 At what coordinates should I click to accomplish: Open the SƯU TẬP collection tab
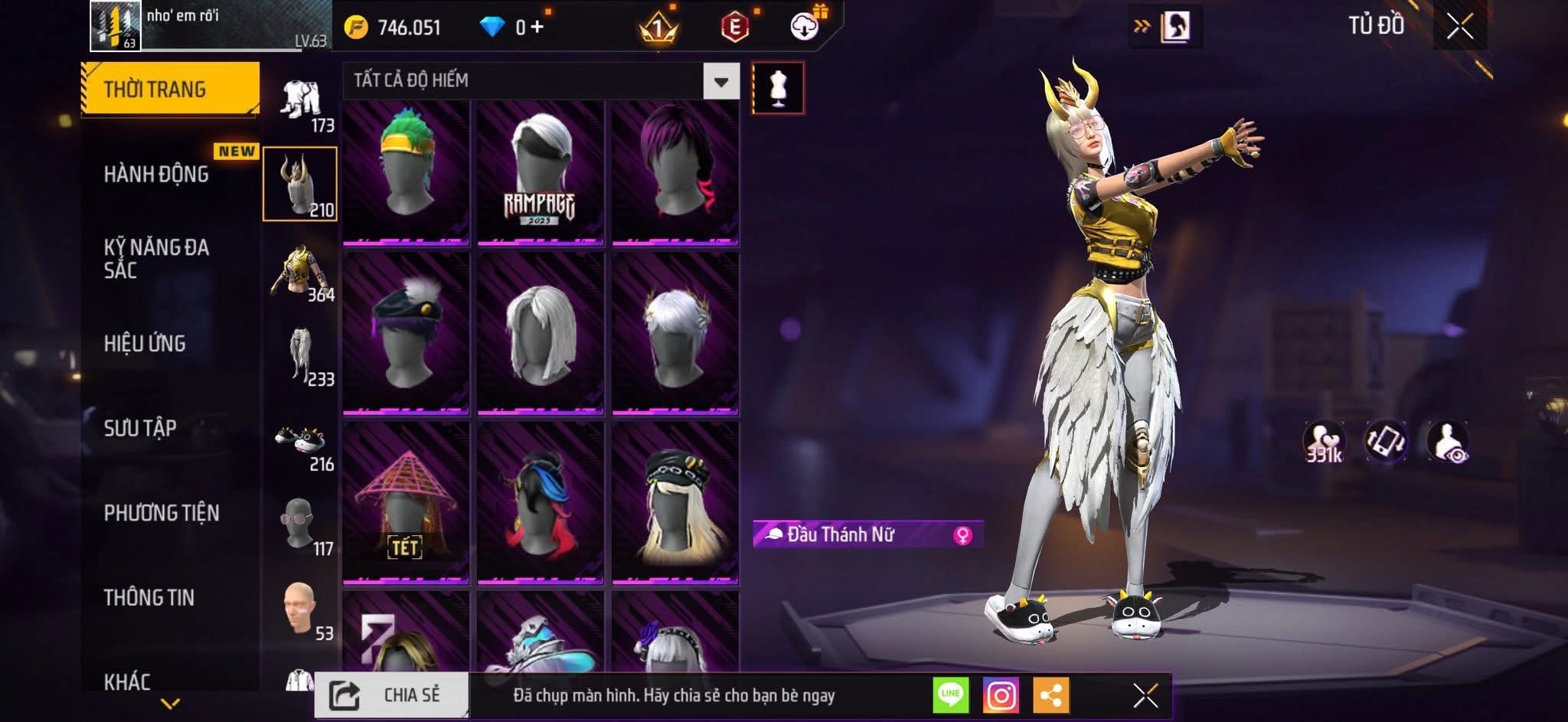tap(140, 428)
